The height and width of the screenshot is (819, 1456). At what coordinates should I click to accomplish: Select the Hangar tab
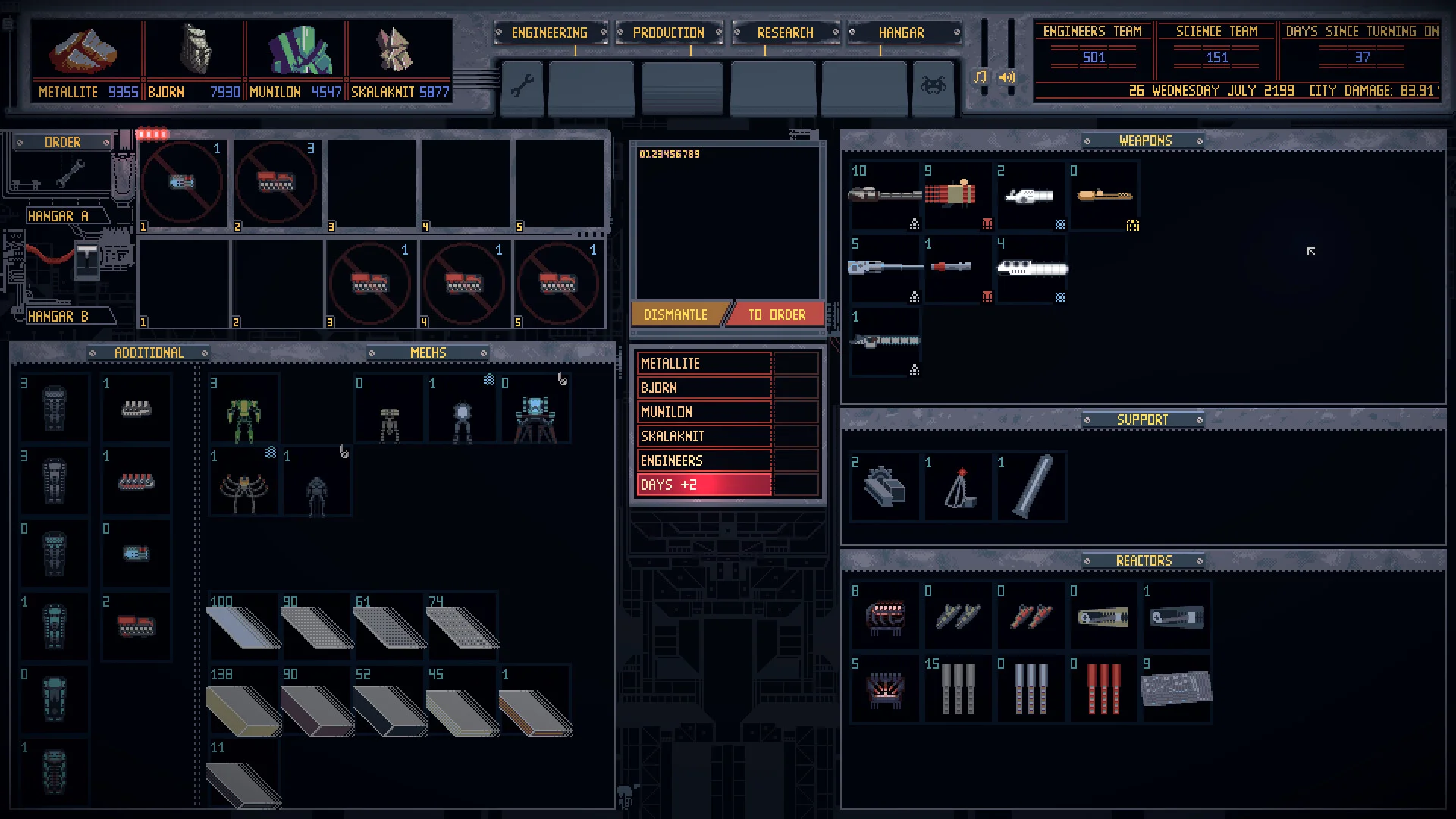tap(901, 33)
